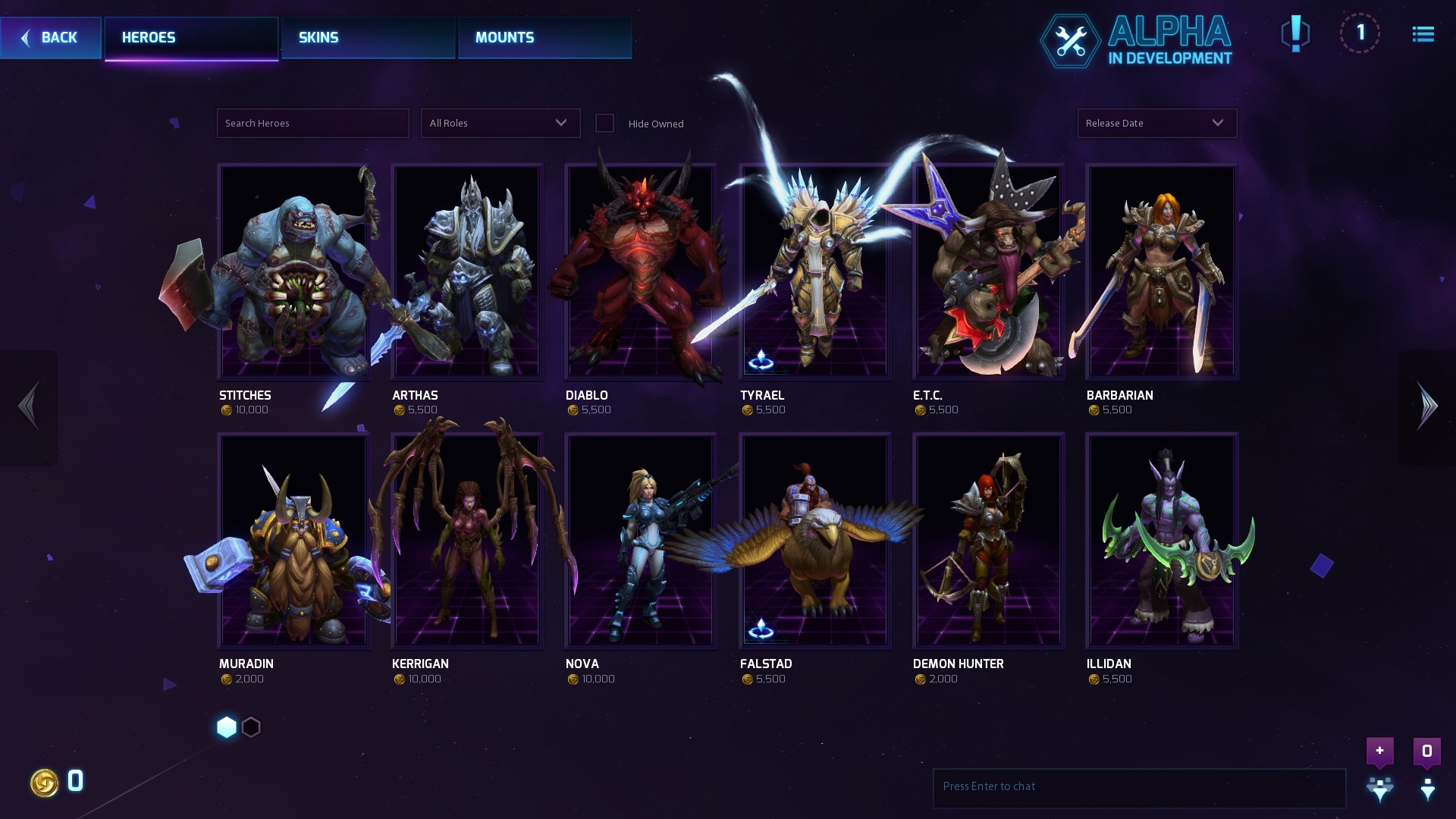Open the exclamation mark alert icon
This screenshot has width=1456, height=819.
point(1295,33)
